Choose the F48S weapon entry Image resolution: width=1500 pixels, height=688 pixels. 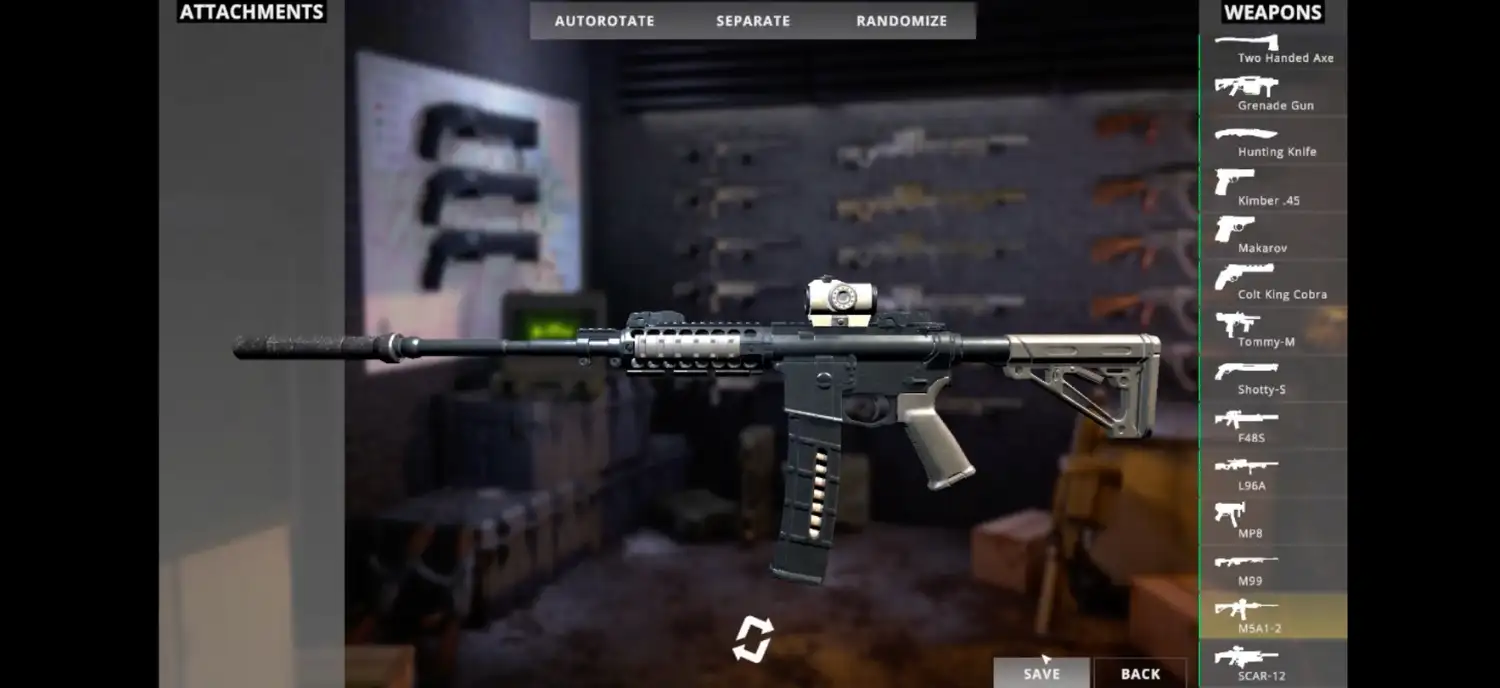point(1273,426)
